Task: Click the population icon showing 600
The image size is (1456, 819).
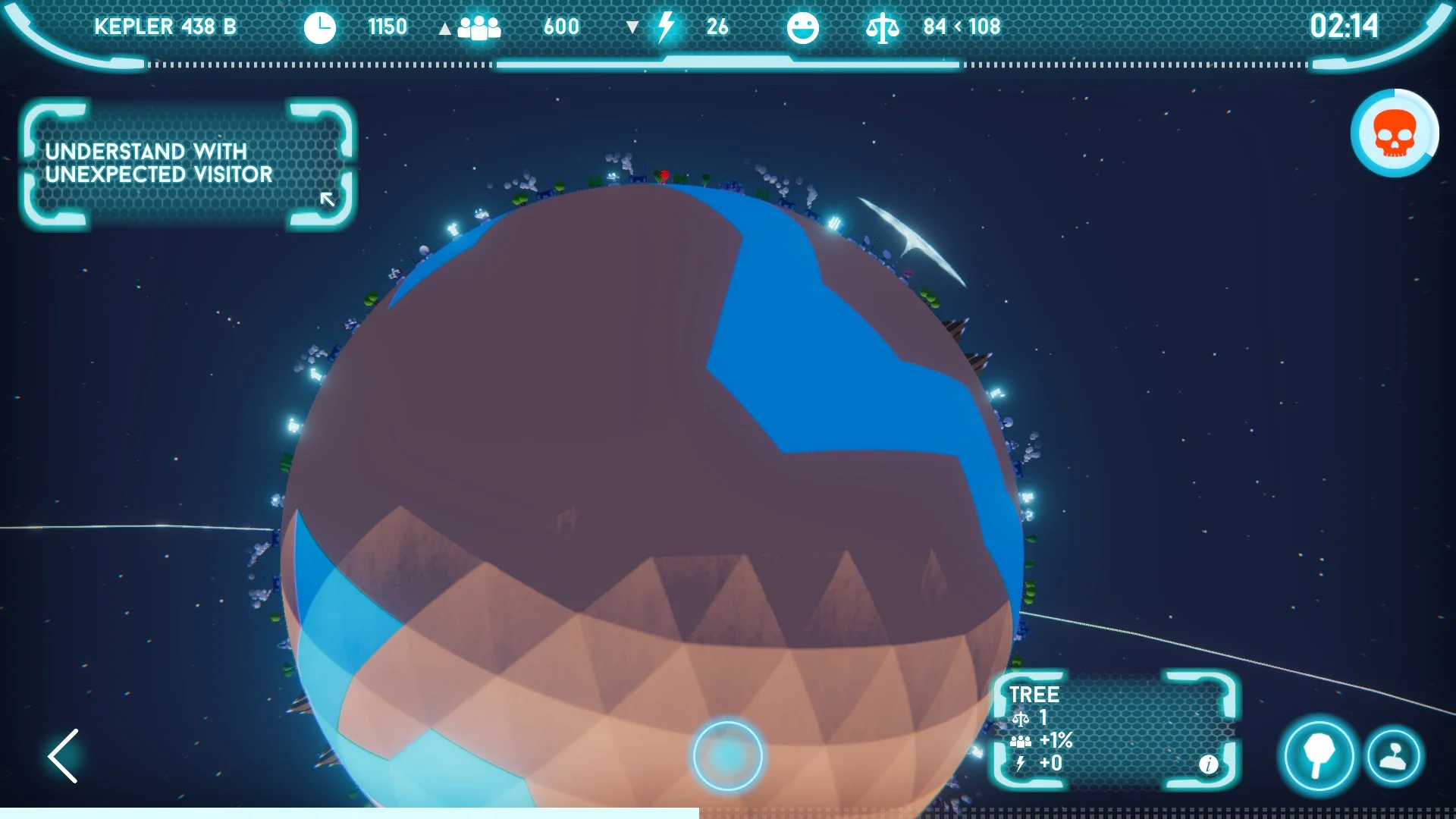Action: coord(479,27)
